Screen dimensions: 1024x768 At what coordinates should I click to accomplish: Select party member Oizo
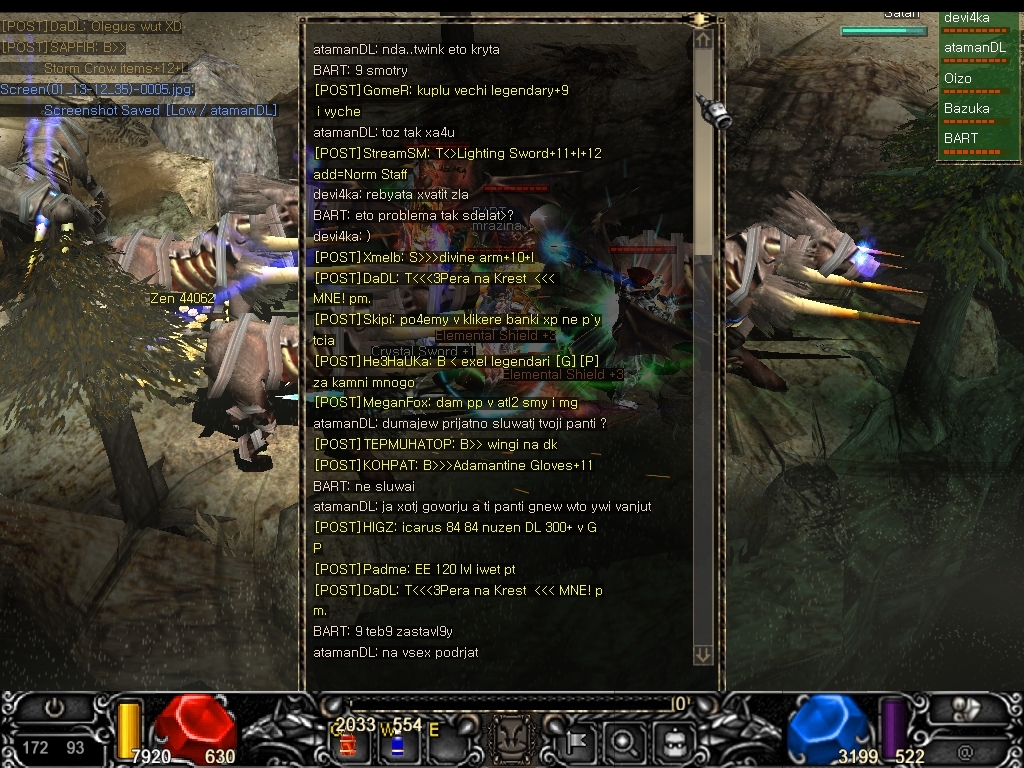977,81
